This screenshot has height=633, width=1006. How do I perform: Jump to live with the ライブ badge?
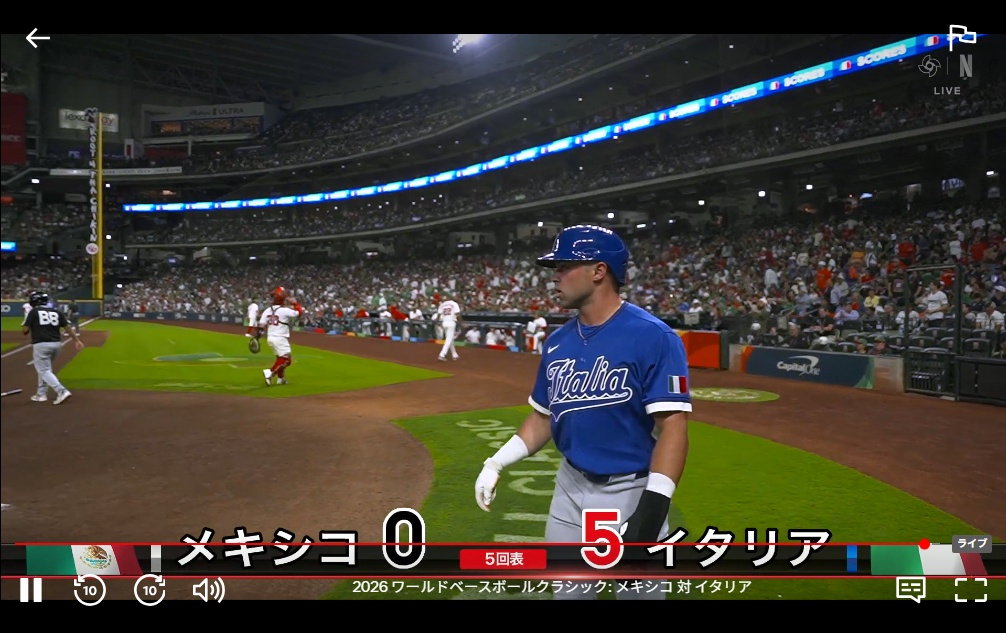(x=971, y=544)
